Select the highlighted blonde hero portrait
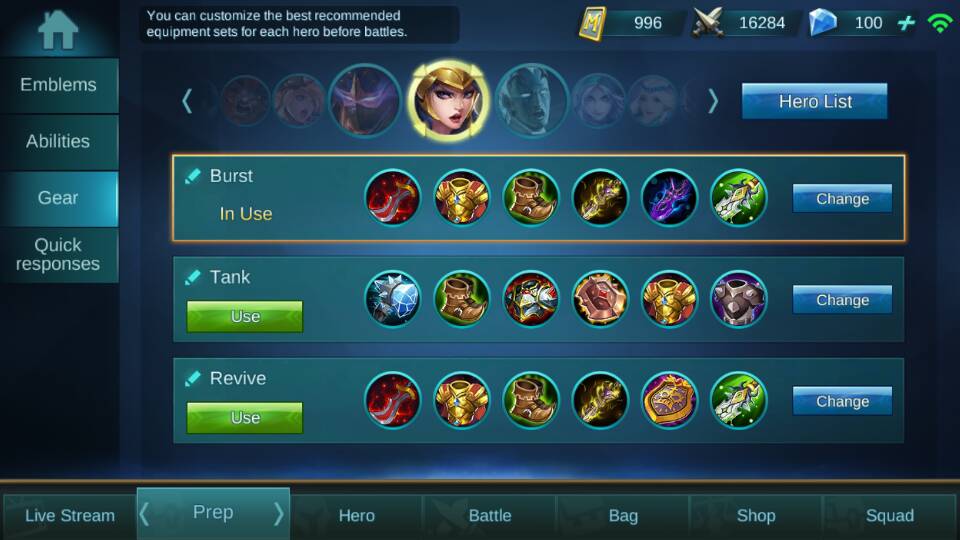Viewport: 960px width, 540px height. point(447,99)
